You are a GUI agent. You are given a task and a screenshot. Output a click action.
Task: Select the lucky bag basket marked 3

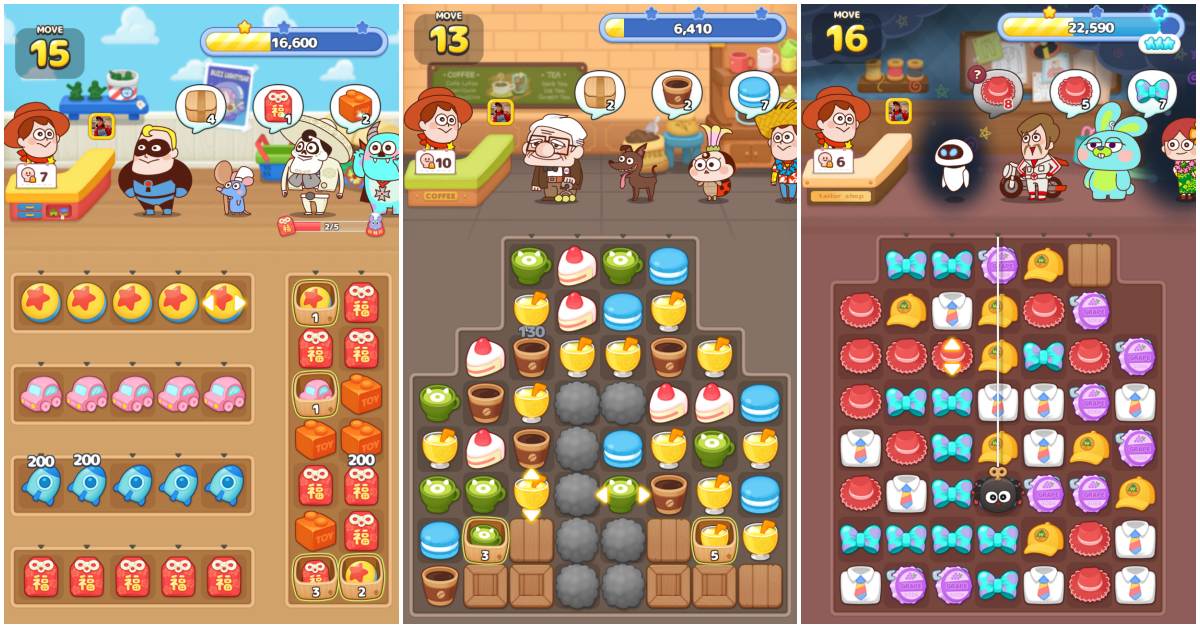pyautogui.click(x=315, y=577)
